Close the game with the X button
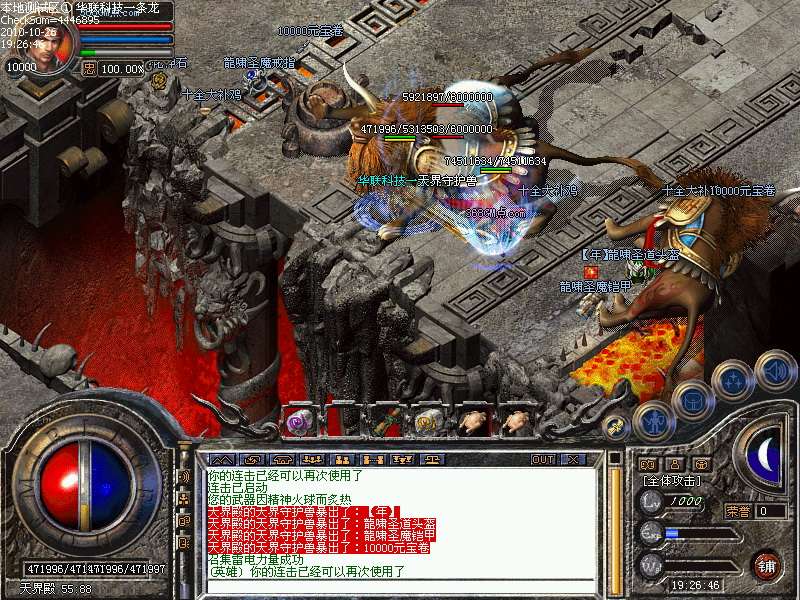Image resolution: width=800 pixels, height=600 pixels. click(x=573, y=459)
